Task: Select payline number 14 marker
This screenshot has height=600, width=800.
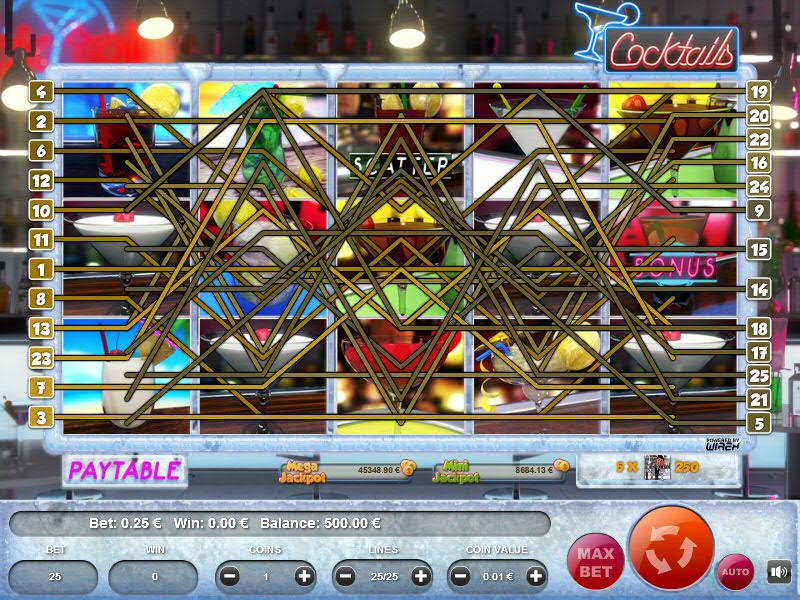Action: (758, 289)
